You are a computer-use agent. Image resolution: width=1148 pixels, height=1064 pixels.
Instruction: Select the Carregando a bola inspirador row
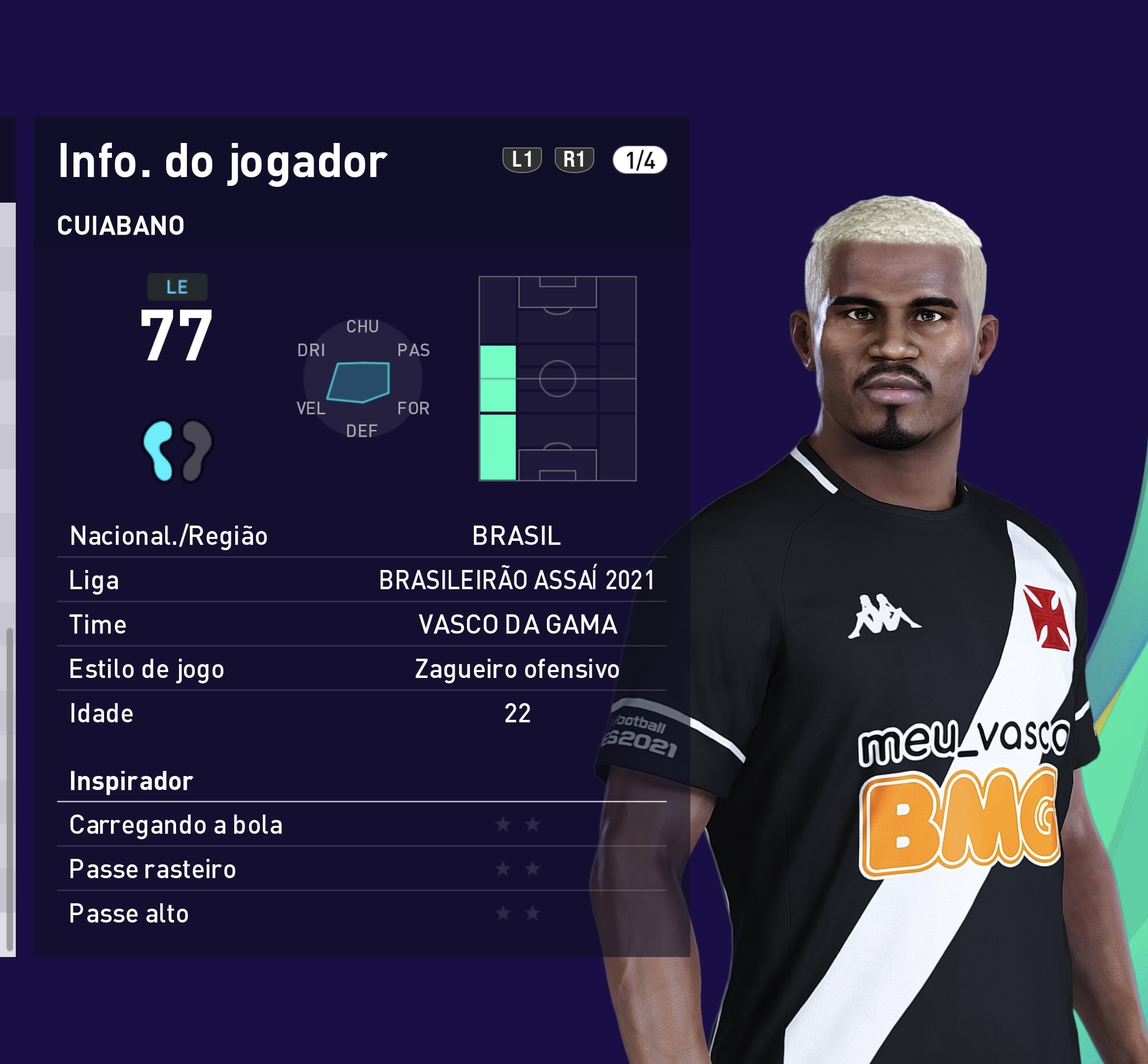point(361,824)
